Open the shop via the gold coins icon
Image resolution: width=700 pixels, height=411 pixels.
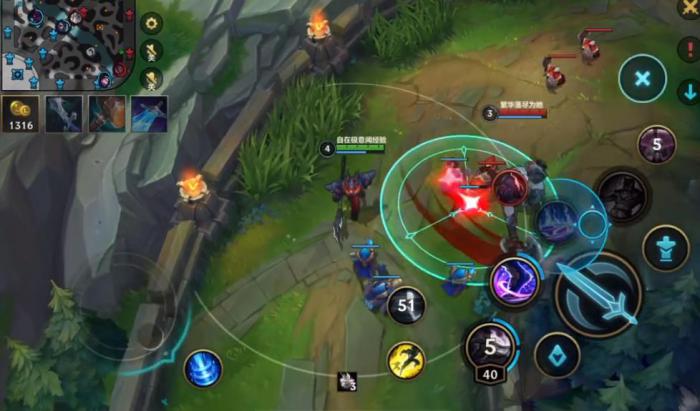pos(19,113)
